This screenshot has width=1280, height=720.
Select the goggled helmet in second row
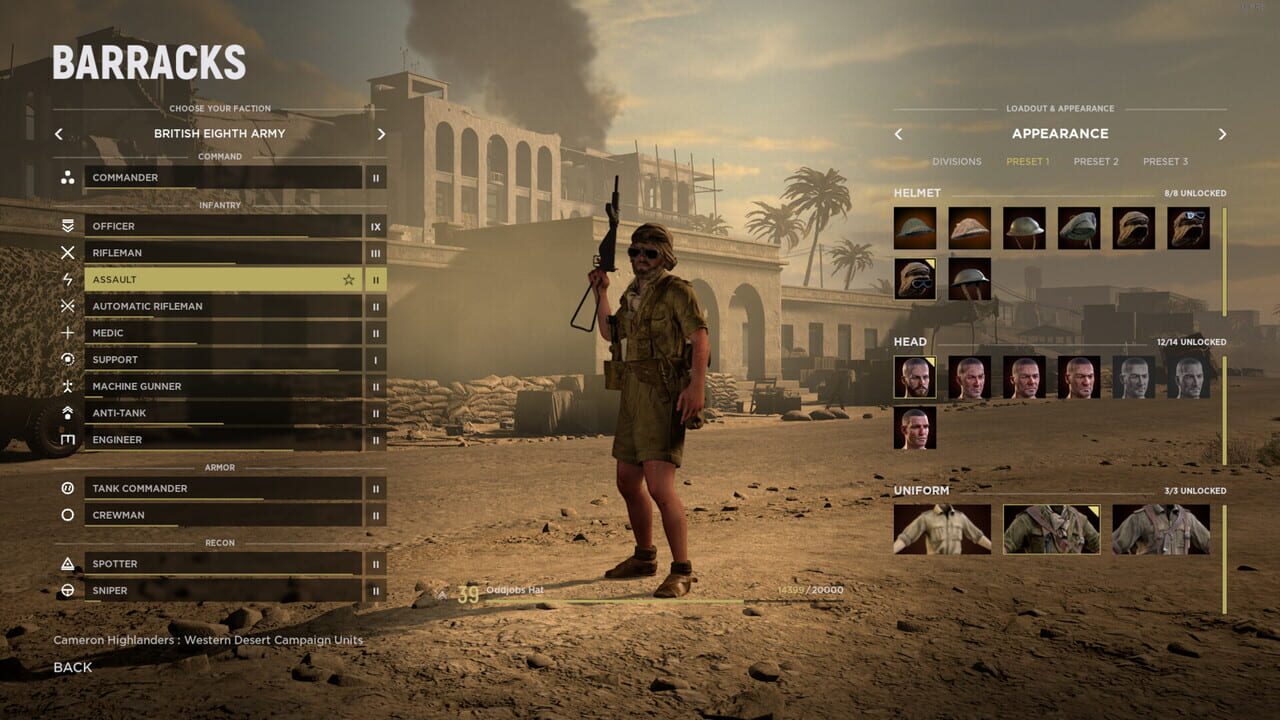click(x=913, y=280)
